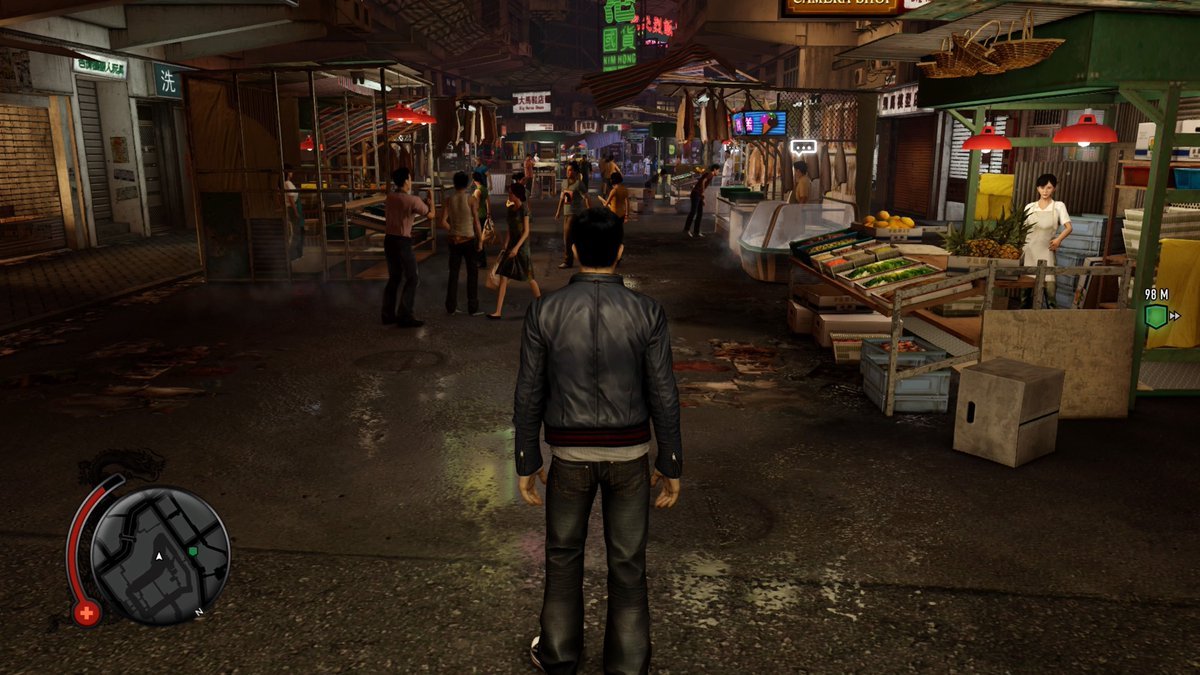This screenshot has height=675, width=1200.
Task: Select the green objective marker on the minimap
Action: [x=193, y=551]
